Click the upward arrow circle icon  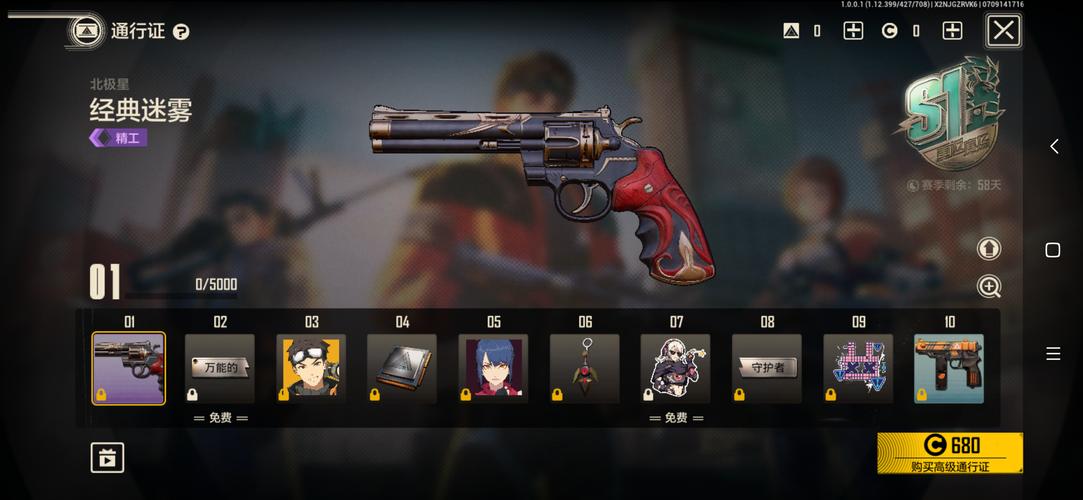pyautogui.click(x=989, y=248)
